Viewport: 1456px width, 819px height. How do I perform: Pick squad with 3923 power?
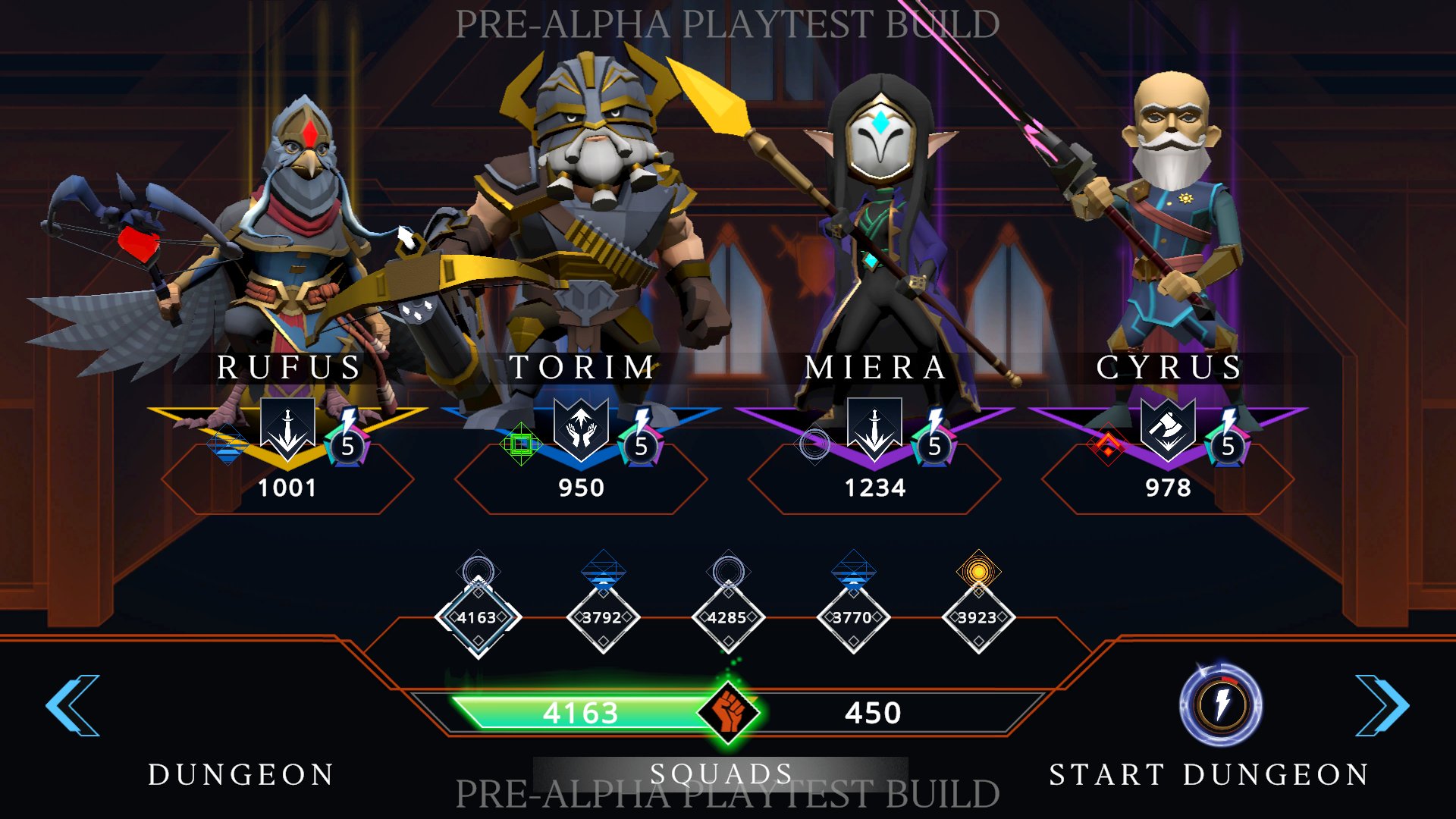tap(978, 617)
